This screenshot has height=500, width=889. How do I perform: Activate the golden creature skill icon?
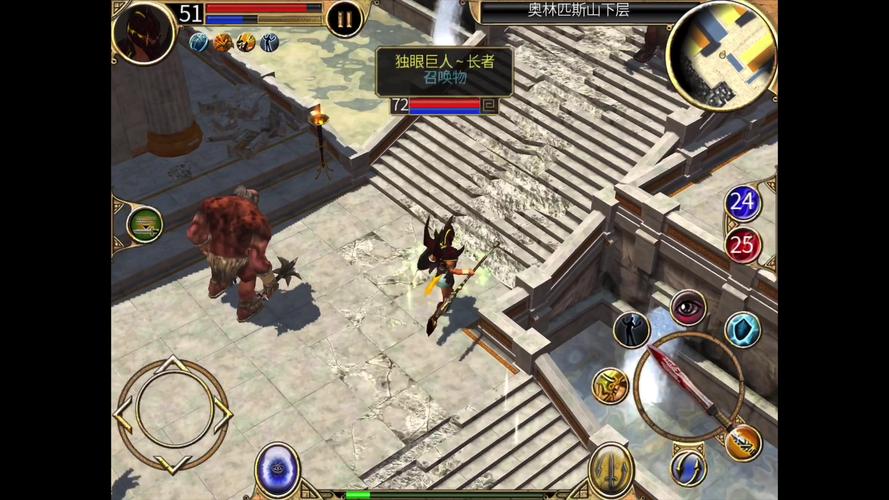[x=609, y=385]
